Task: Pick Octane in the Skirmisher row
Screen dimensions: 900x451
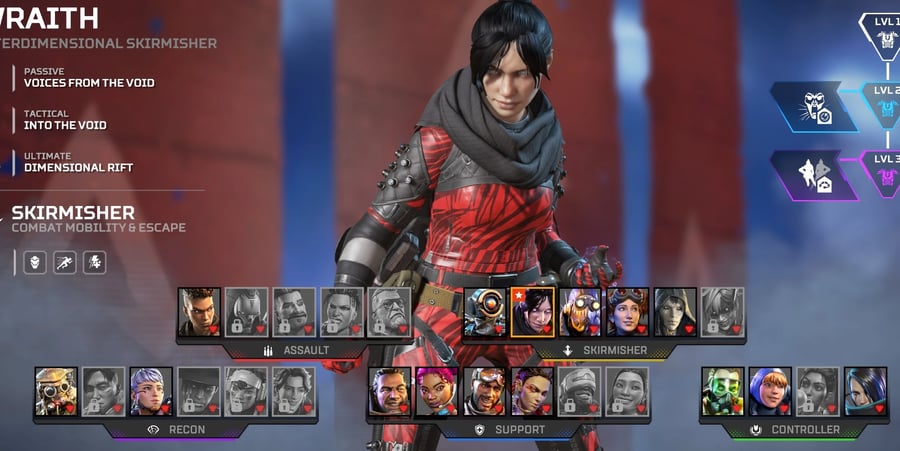Action: click(580, 312)
